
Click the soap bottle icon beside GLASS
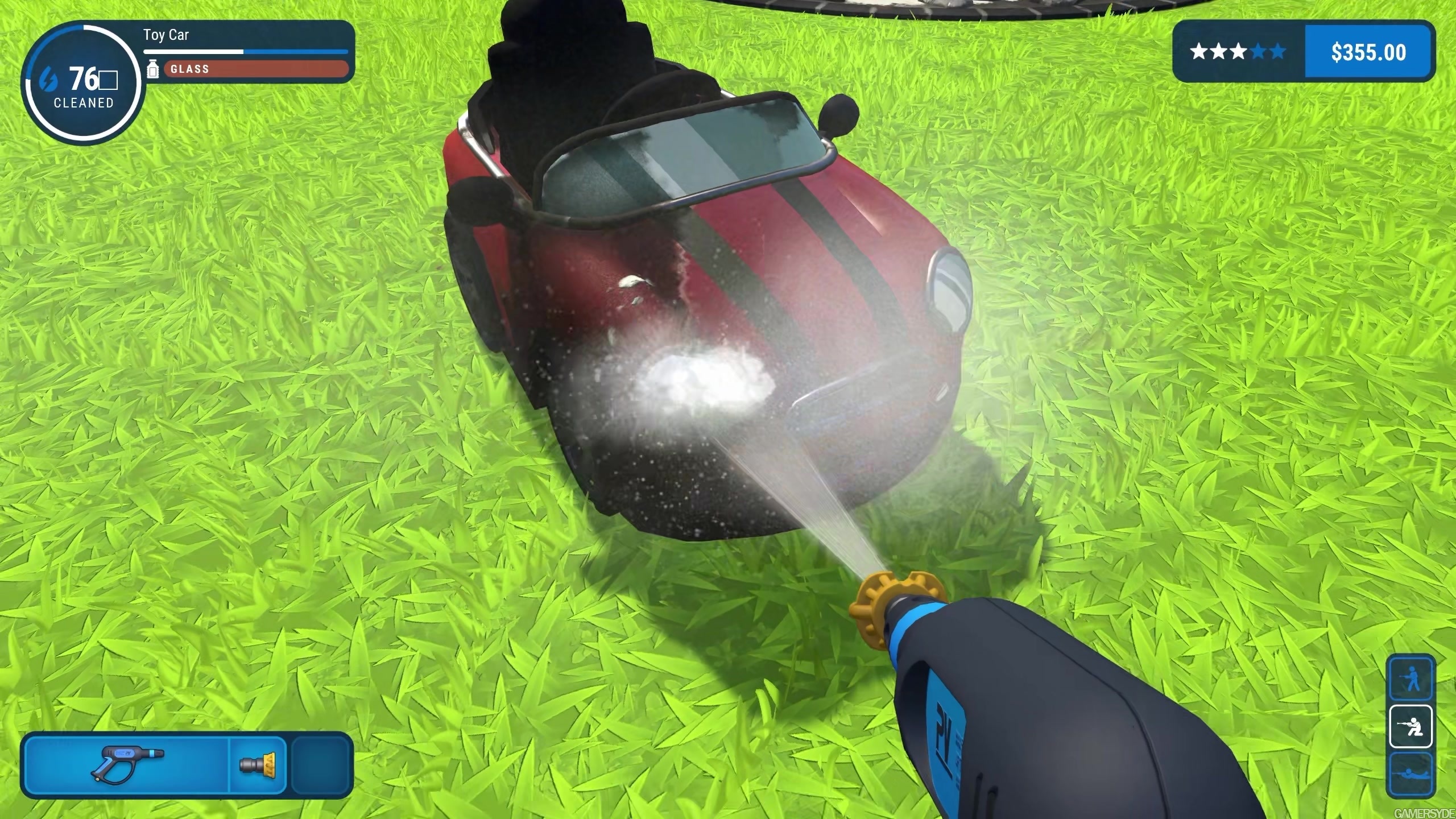click(152, 69)
